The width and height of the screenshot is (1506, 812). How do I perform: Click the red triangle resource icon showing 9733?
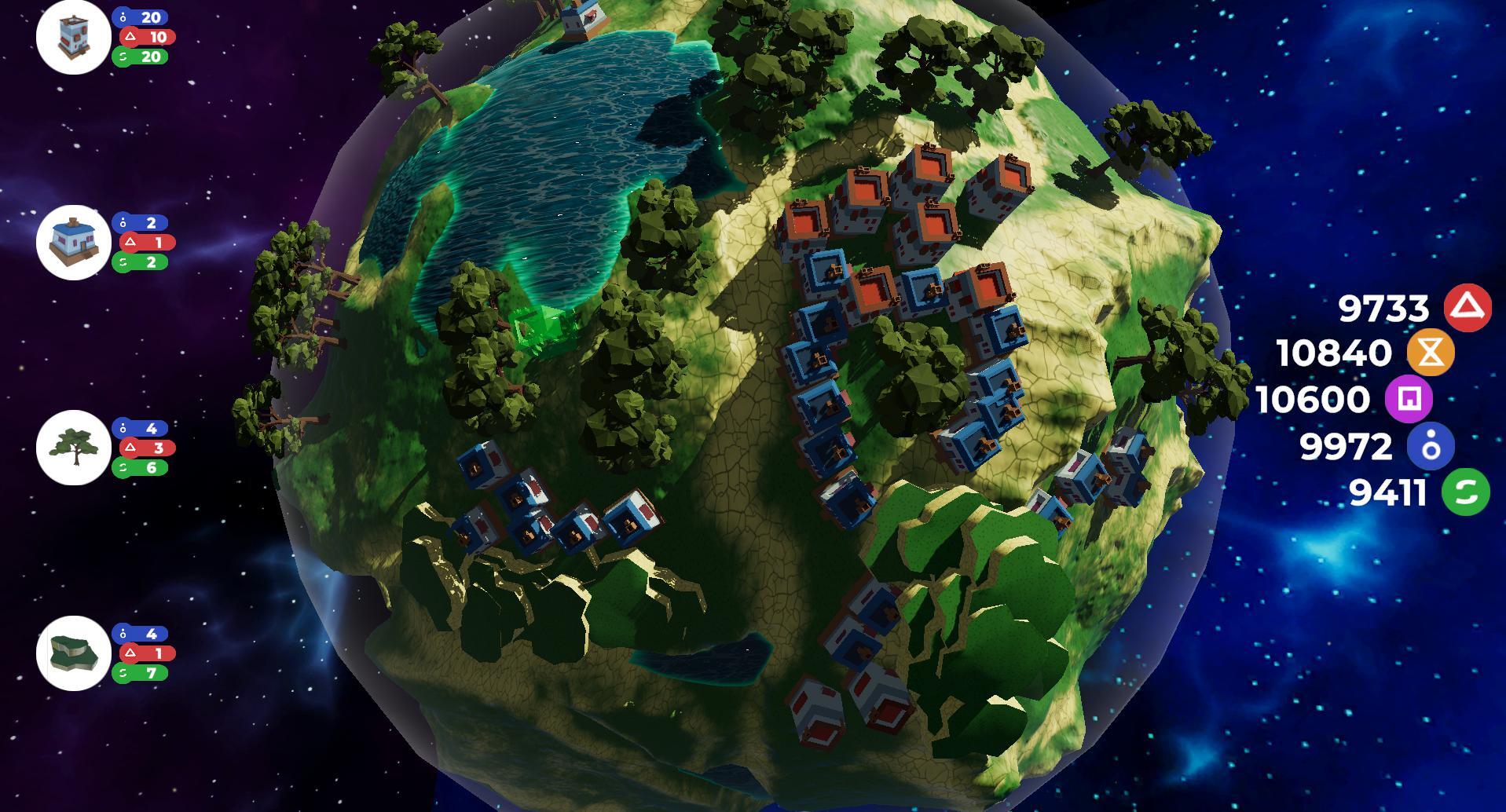1468,309
